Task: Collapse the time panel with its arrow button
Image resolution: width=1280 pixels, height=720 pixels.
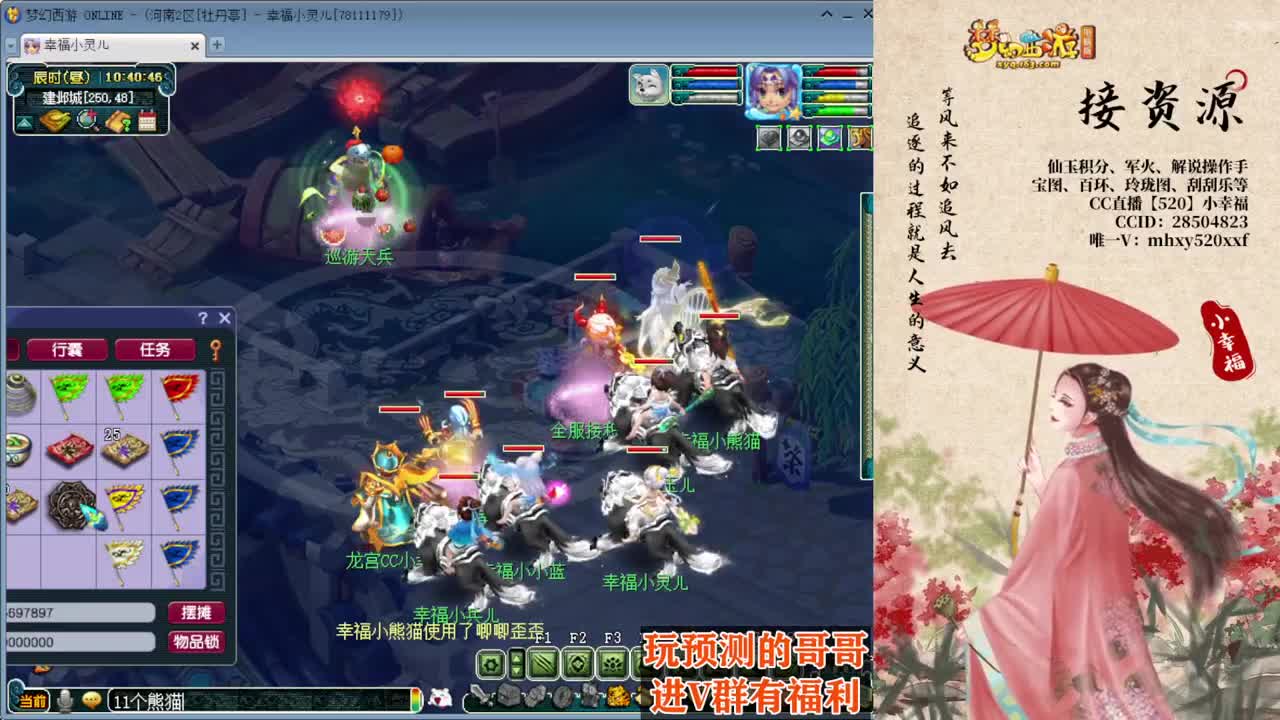Action: click(26, 122)
